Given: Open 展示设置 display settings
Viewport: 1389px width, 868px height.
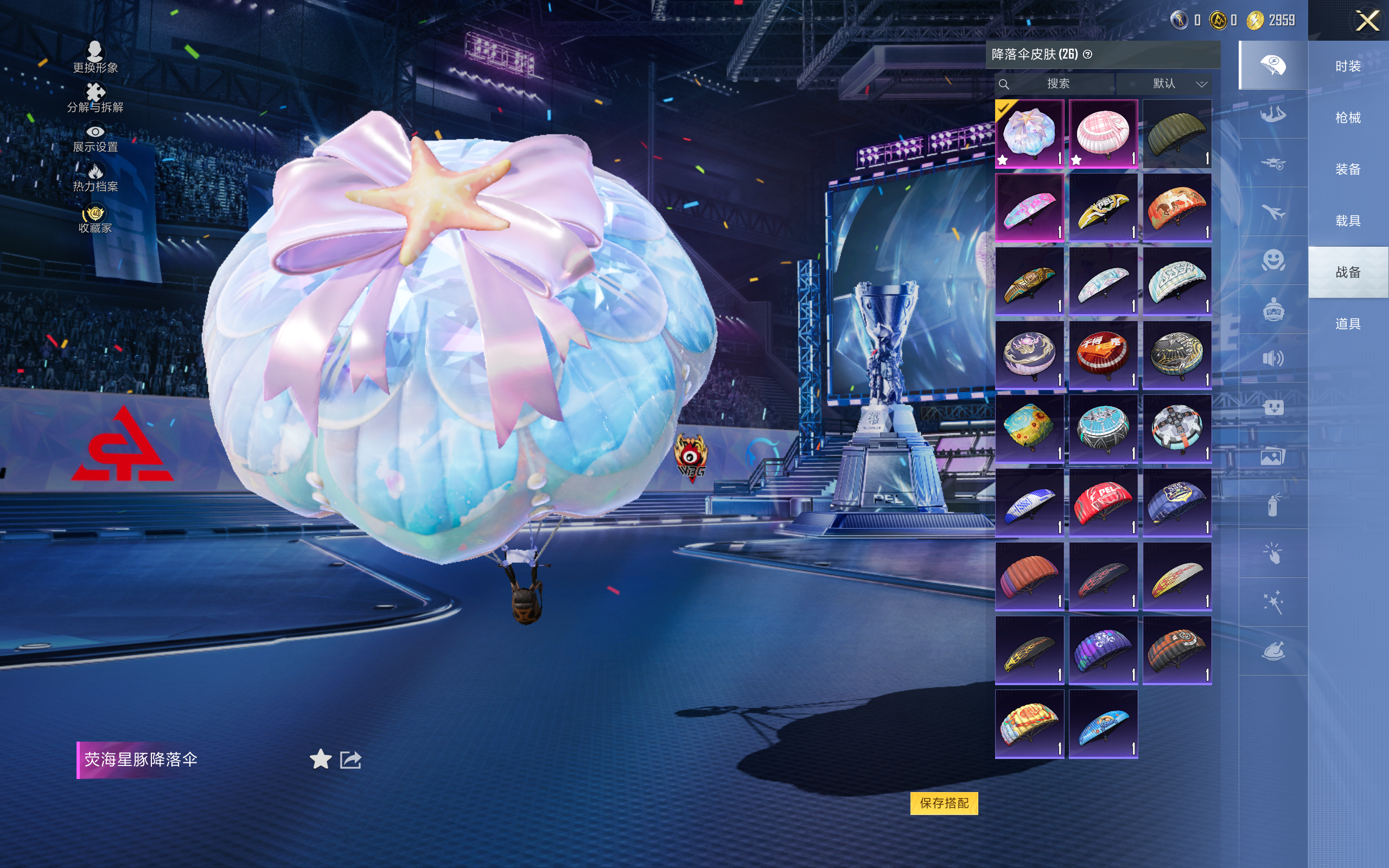Looking at the screenshot, I should [95, 138].
